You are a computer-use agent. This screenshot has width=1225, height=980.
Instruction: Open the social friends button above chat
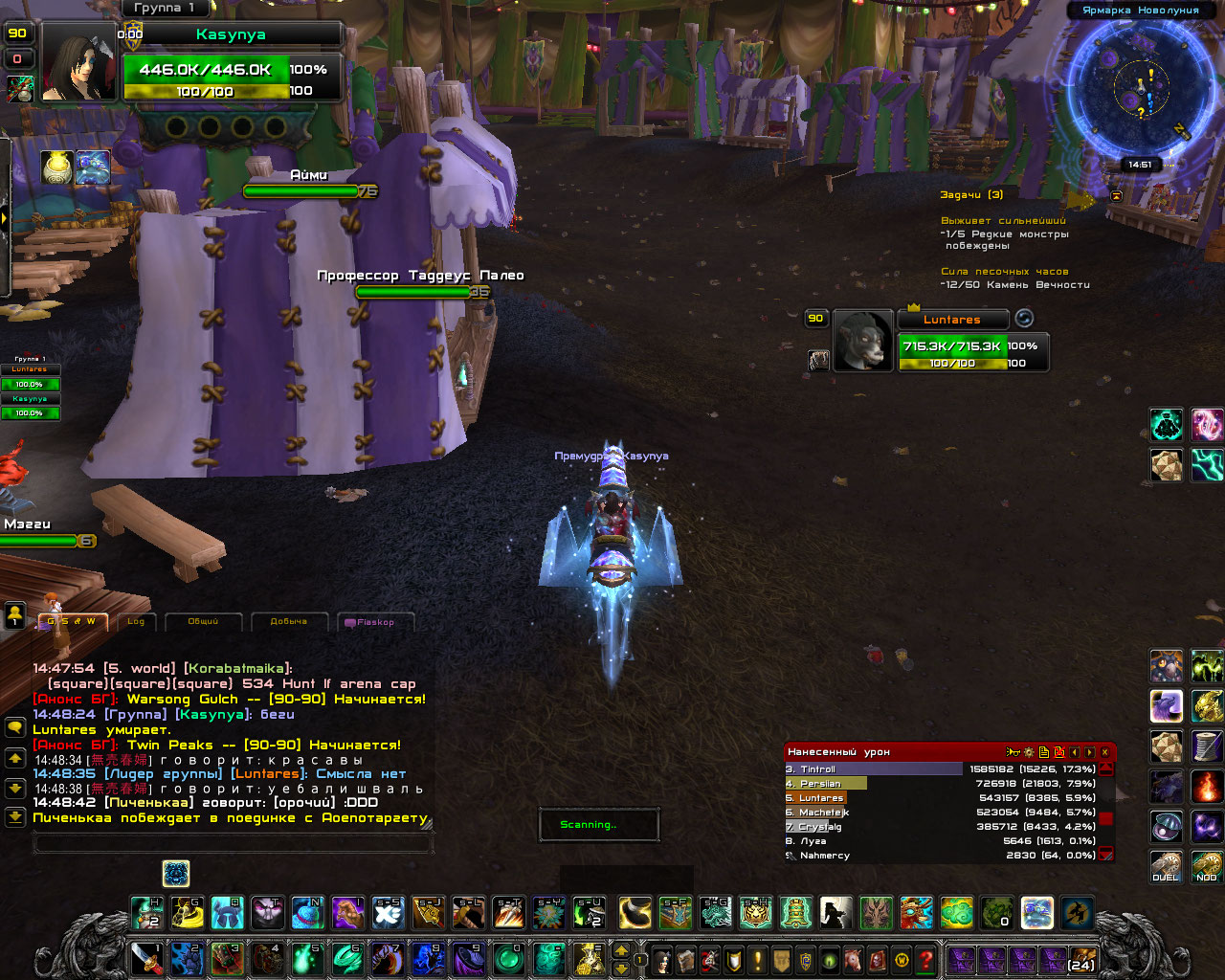point(15,615)
